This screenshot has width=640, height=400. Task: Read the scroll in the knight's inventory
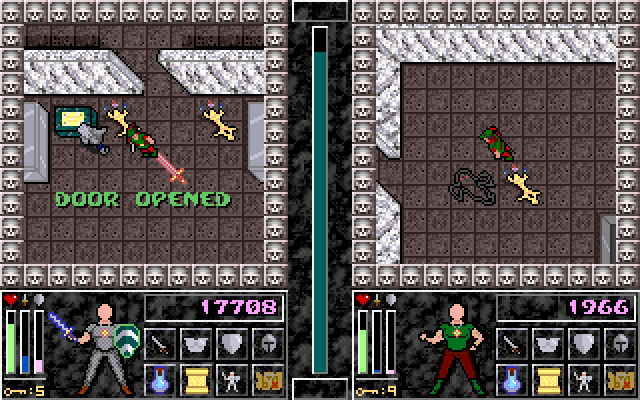[196, 379]
